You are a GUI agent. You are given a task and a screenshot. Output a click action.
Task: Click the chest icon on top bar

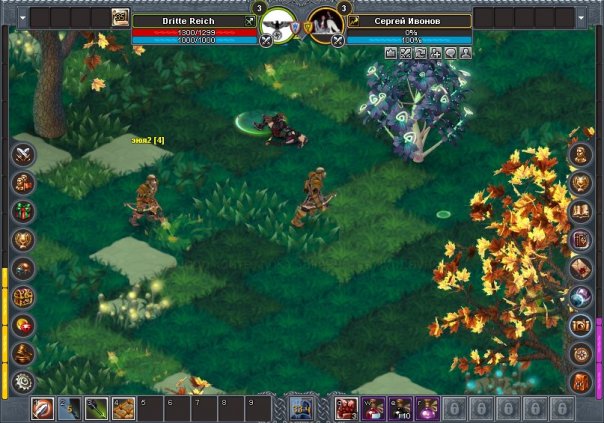pyautogui.click(x=121, y=17)
